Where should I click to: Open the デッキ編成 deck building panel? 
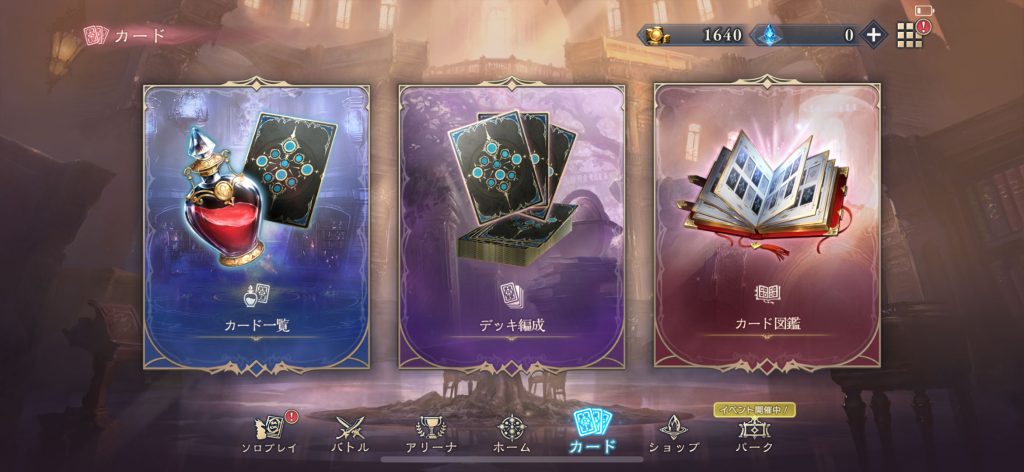pos(512,226)
